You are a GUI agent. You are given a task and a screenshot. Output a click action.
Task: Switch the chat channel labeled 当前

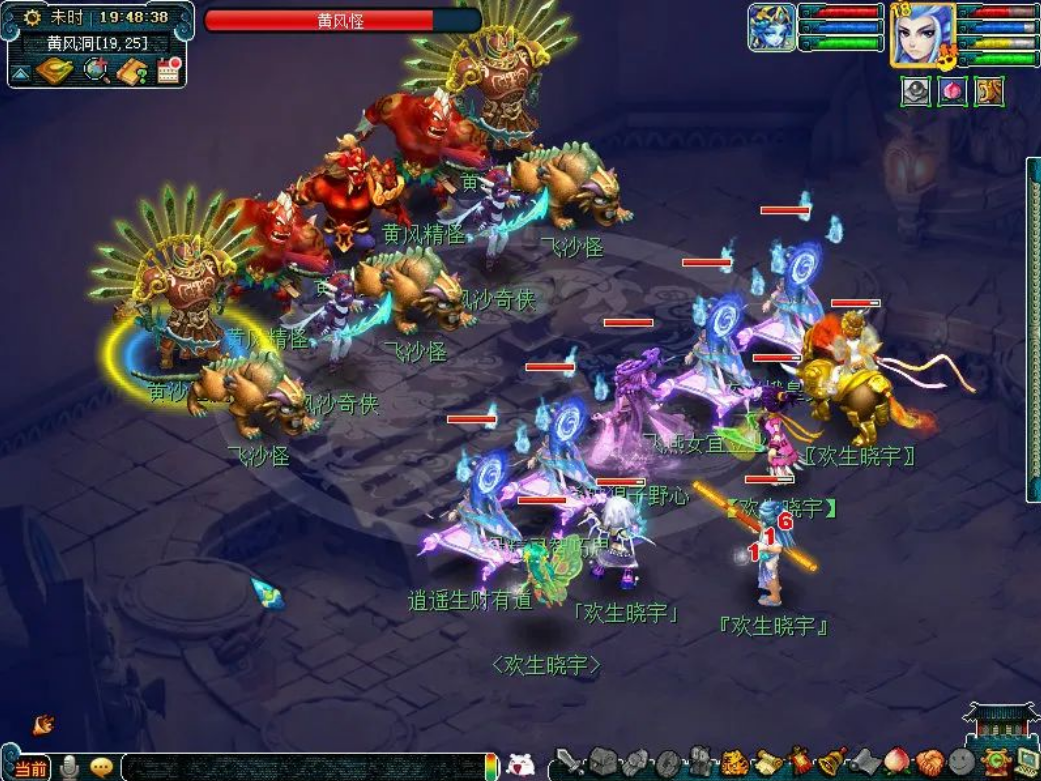coord(30,768)
